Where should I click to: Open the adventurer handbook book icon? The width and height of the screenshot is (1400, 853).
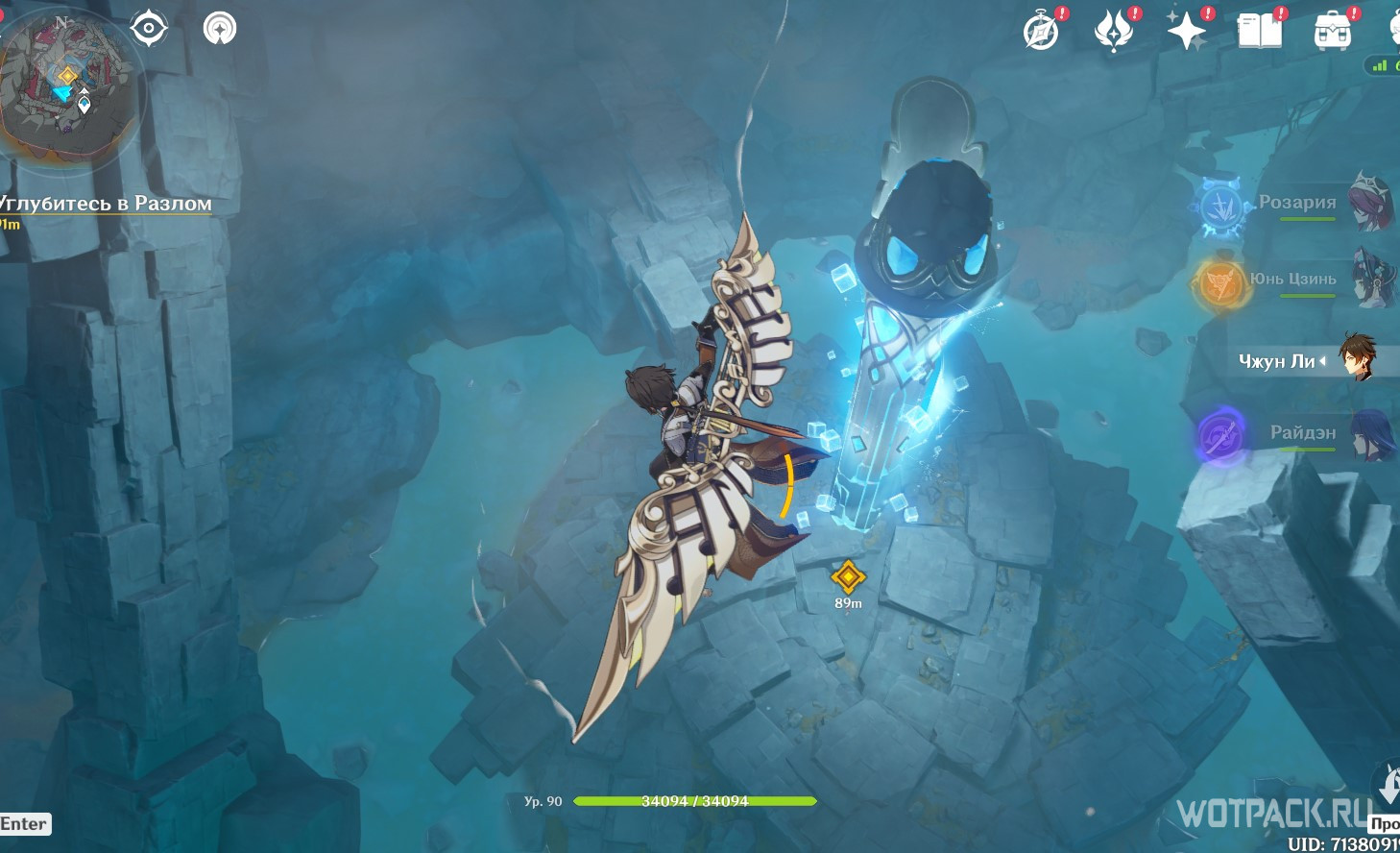point(1260,31)
